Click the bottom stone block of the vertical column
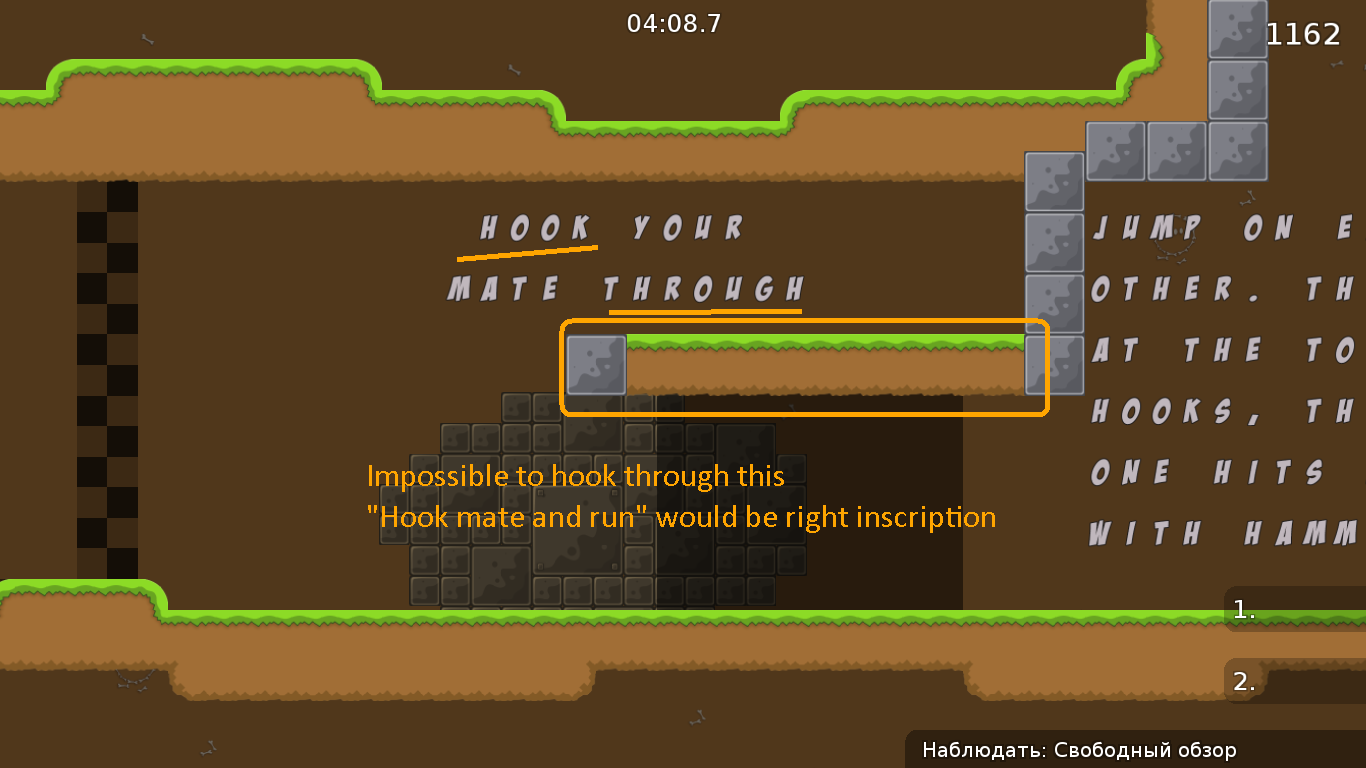Viewport: 1366px width, 768px height. pyautogui.click(x=1052, y=364)
